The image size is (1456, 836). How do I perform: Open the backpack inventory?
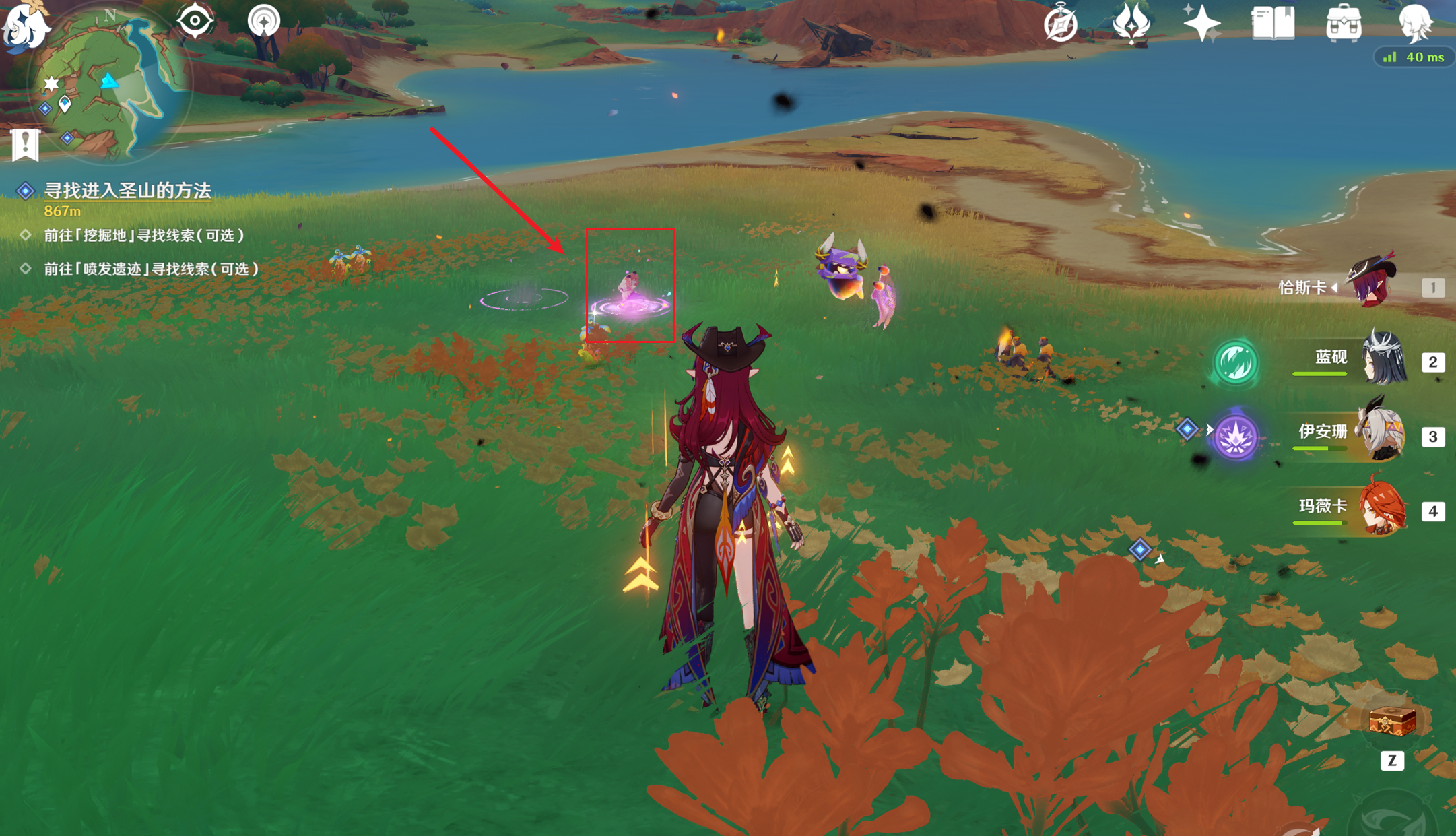[x=1344, y=24]
